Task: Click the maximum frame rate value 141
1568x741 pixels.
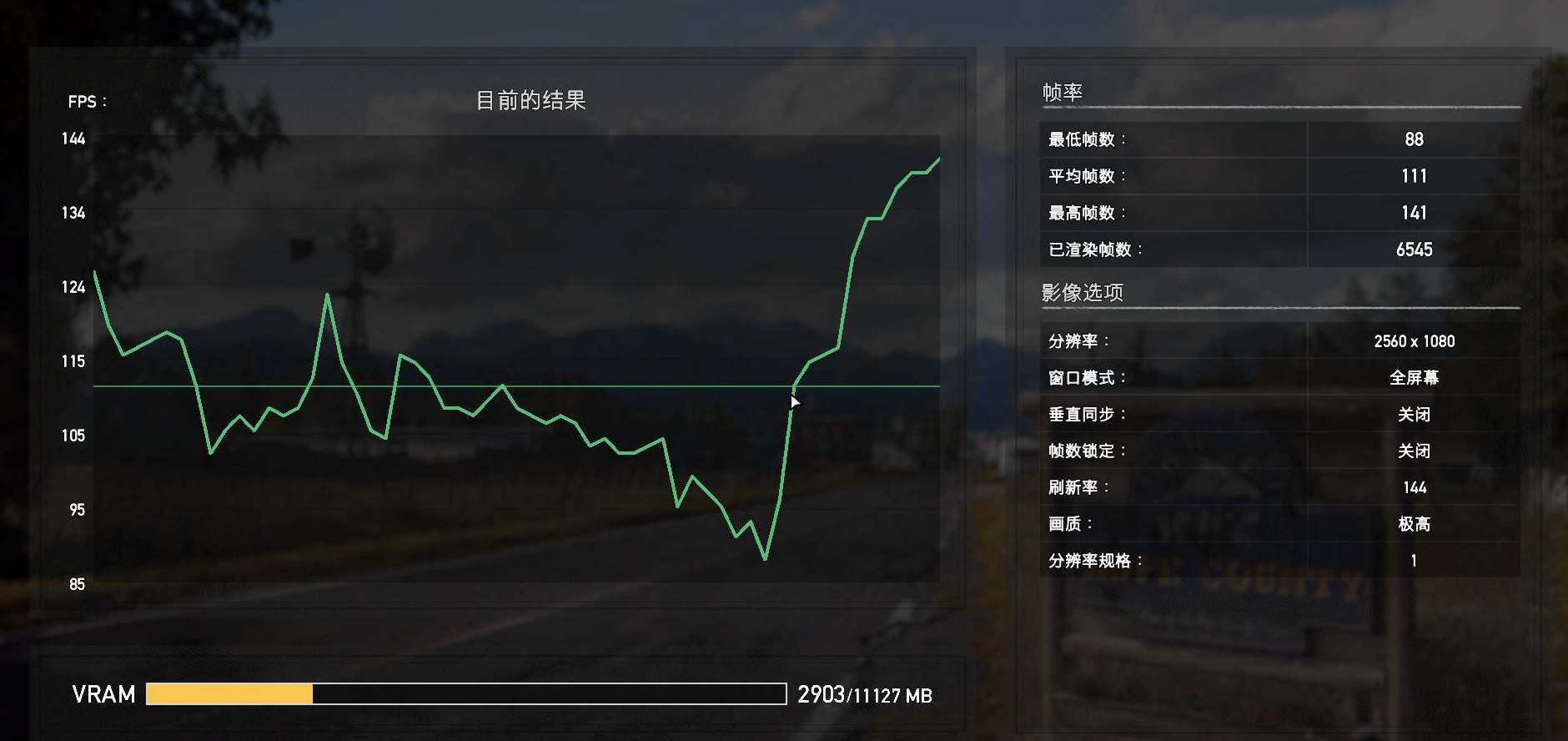Action: coord(1413,213)
